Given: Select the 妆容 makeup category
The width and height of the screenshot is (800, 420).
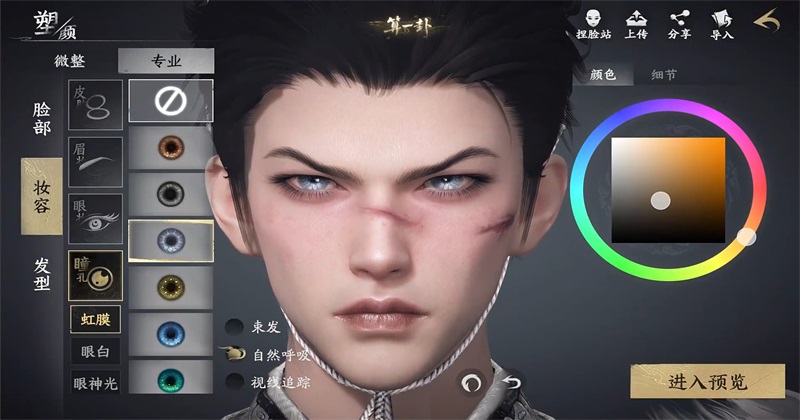Looking at the screenshot, I should click(42, 196).
